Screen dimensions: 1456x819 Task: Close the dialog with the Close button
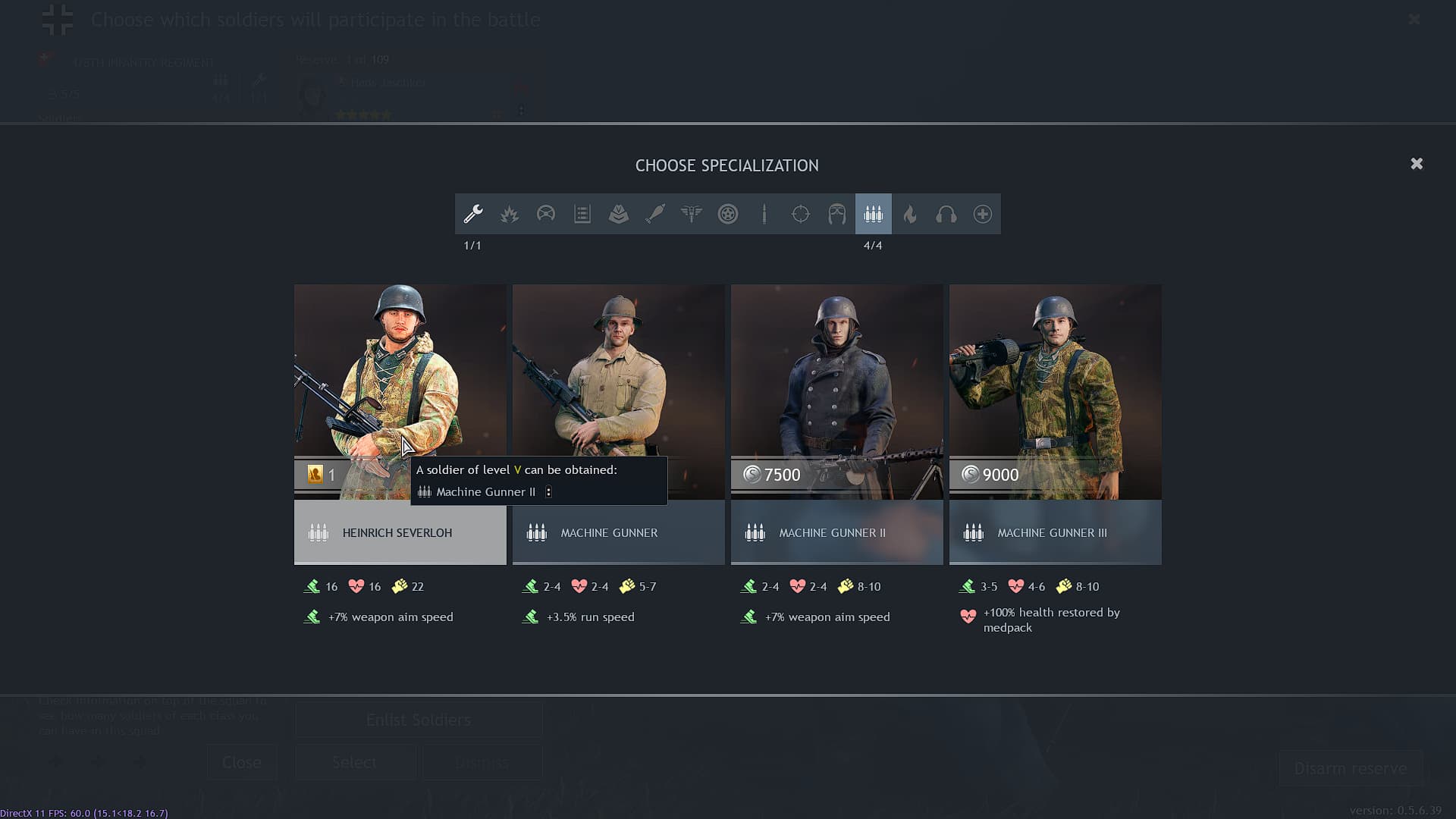click(x=242, y=762)
